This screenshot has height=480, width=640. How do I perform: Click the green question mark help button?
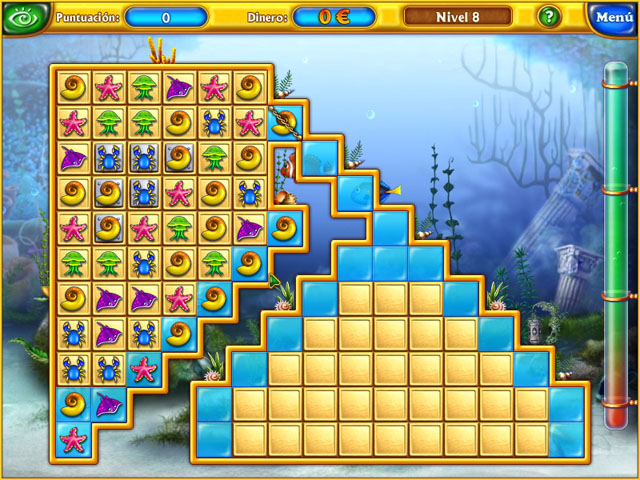coord(549,17)
